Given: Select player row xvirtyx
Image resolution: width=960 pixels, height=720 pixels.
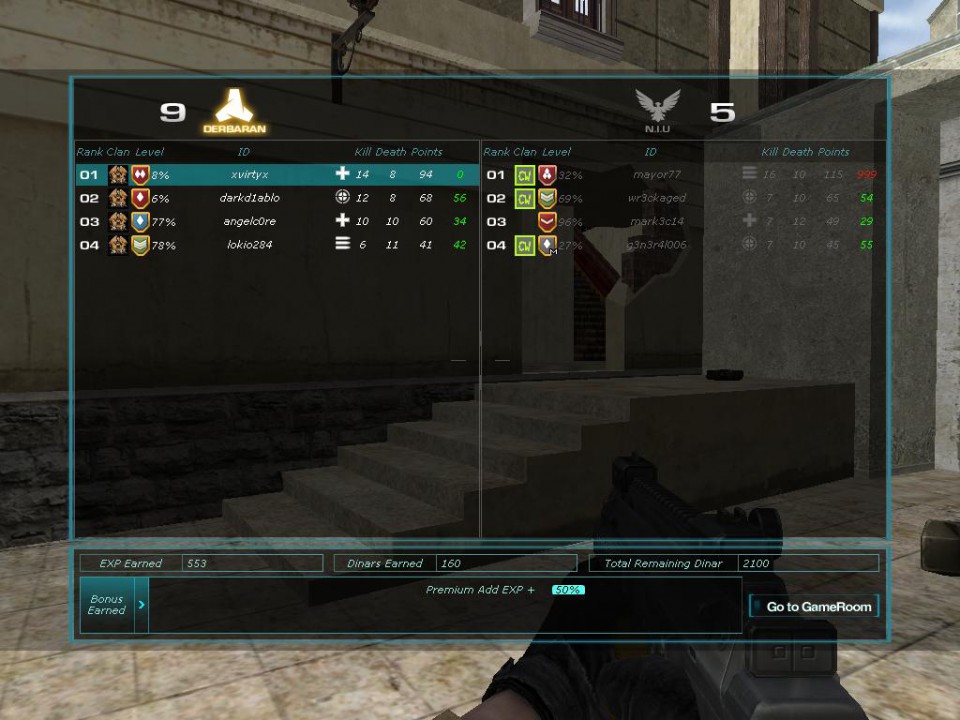Looking at the screenshot, I should (x=249, y=175).
